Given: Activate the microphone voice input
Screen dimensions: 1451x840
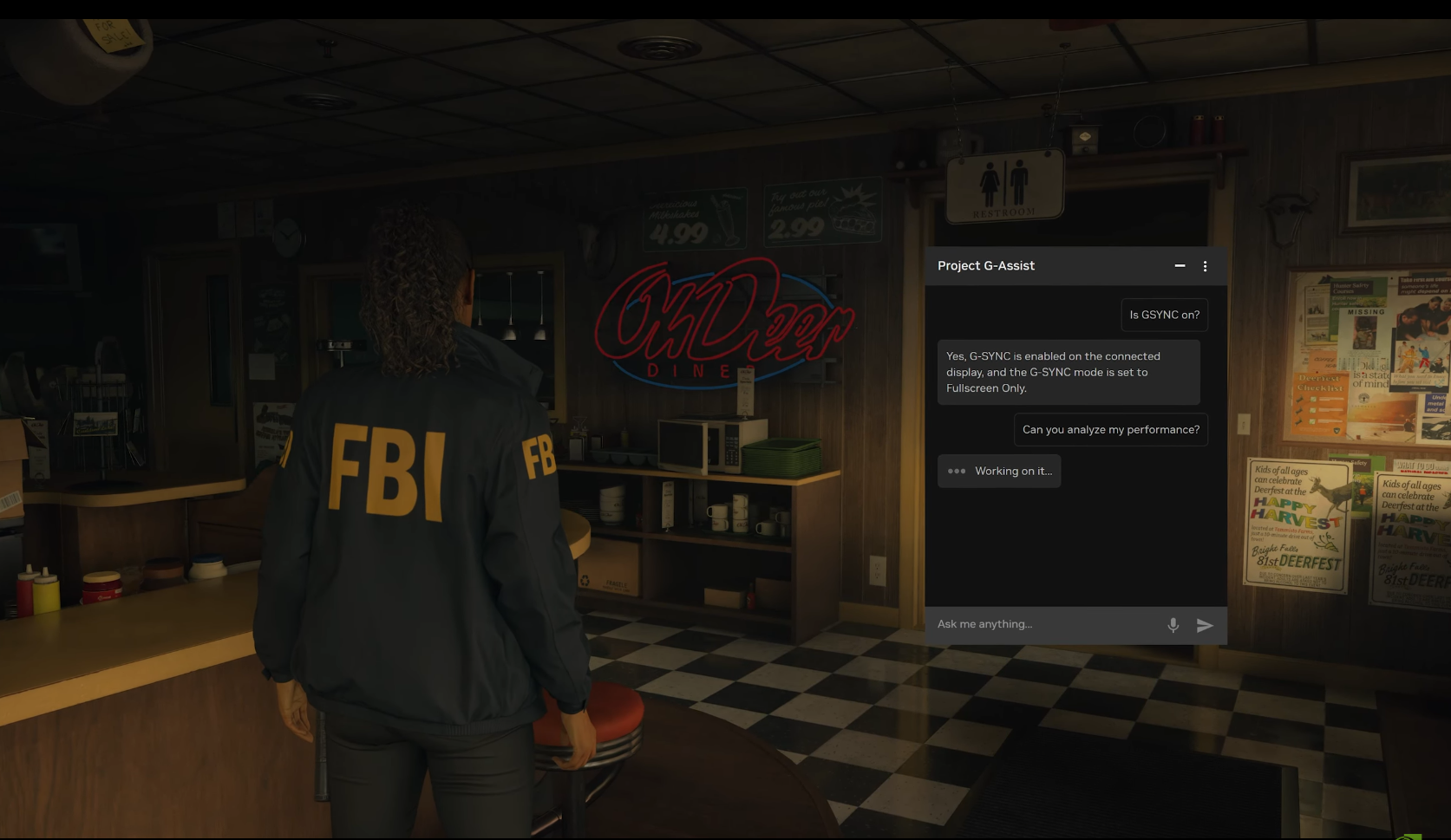Looking at the screenshot, I should point(1173,625).
